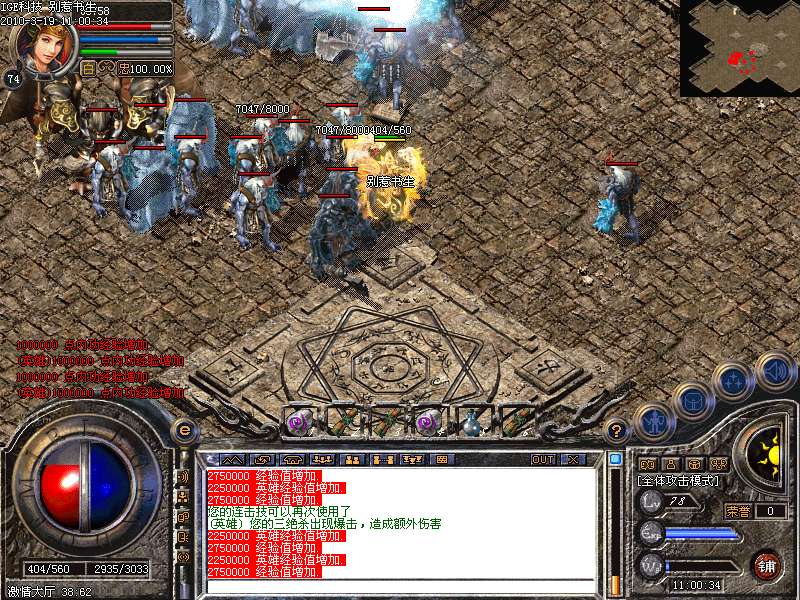Open the skills round button with stars
The image size is (800, 600).
tap(734, 380)
